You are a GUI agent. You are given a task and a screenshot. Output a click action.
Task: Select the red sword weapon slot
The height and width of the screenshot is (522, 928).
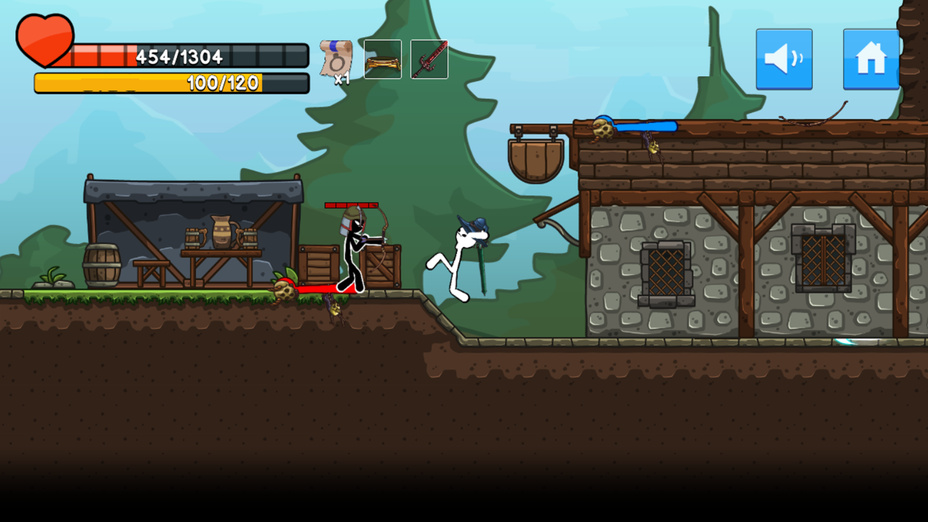click(x=429, y=60)
